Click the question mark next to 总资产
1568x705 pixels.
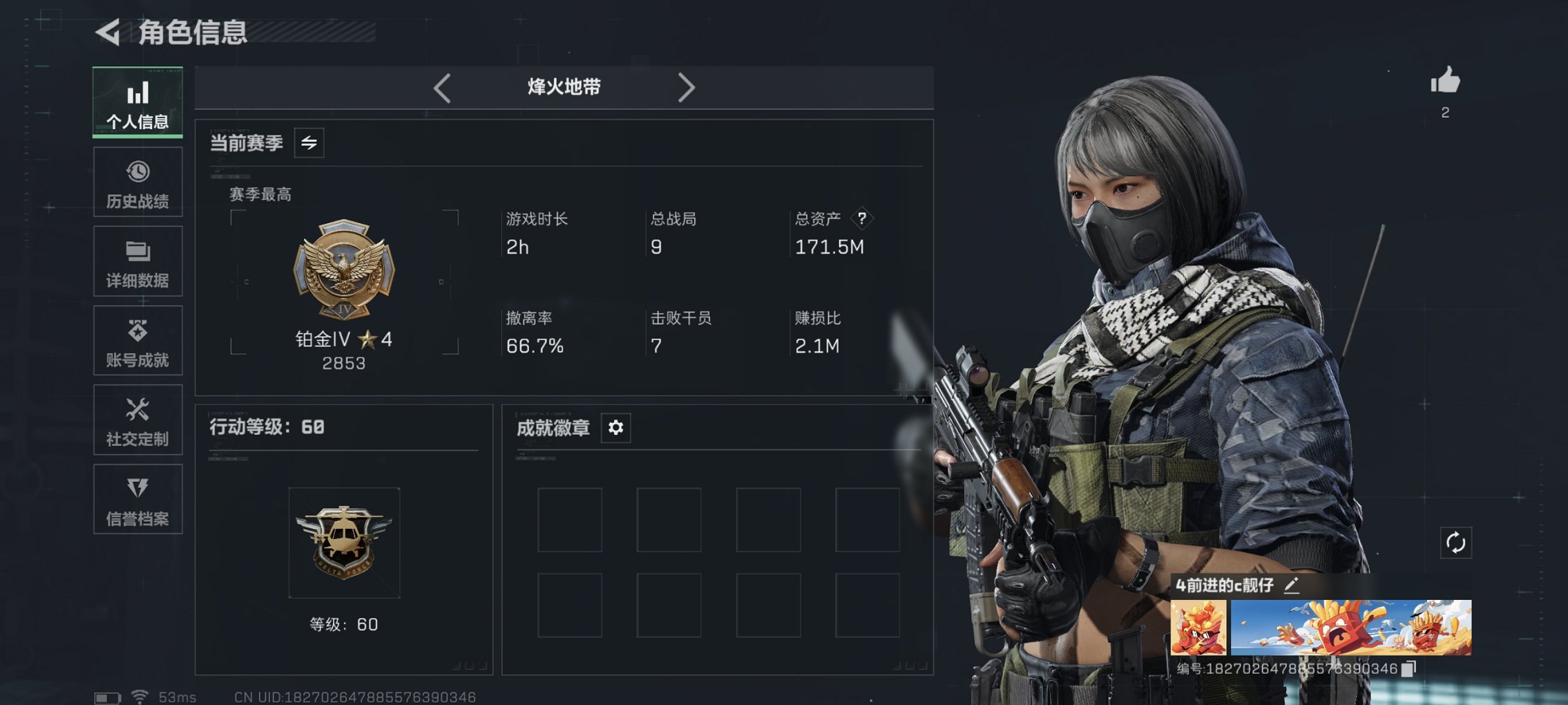point(862,219)
